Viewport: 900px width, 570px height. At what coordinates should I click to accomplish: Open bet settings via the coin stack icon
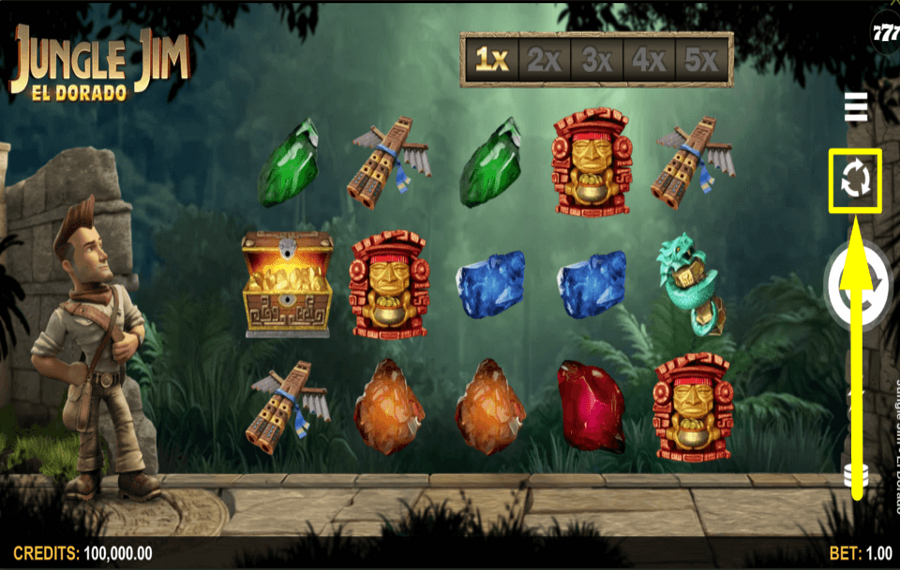pos(856,474)
